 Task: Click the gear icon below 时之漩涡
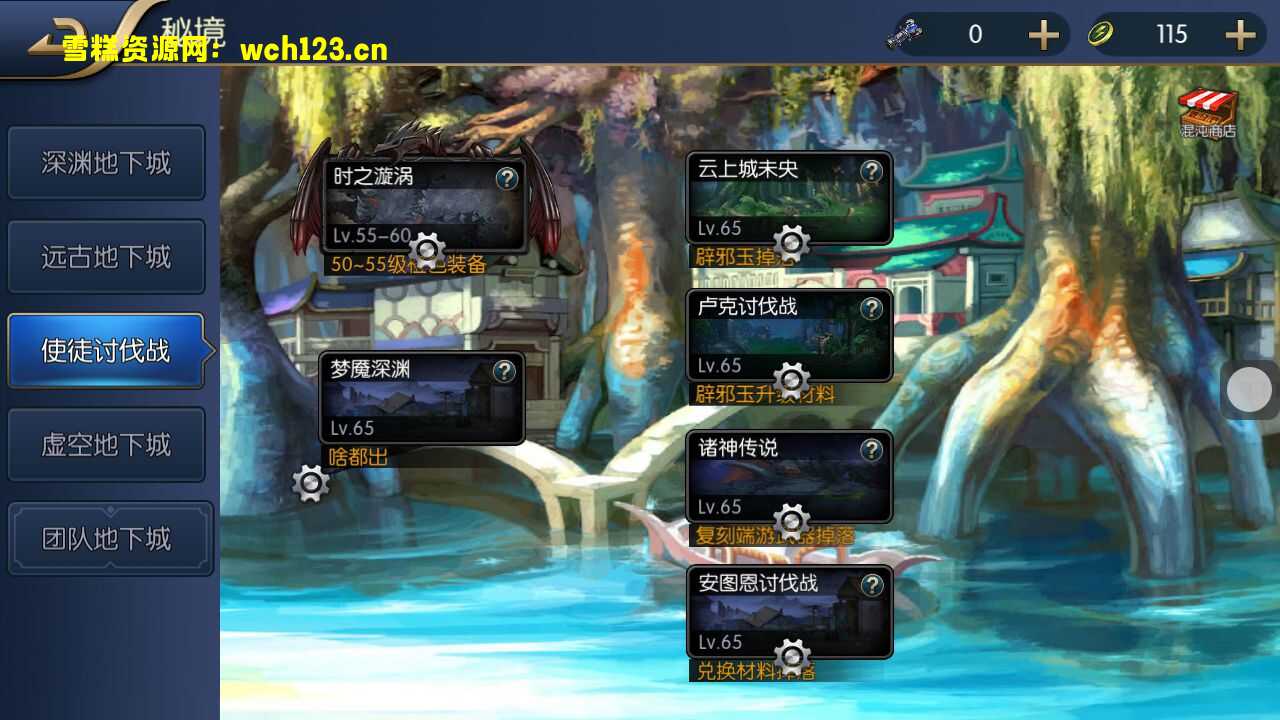(x=428, y=250)
